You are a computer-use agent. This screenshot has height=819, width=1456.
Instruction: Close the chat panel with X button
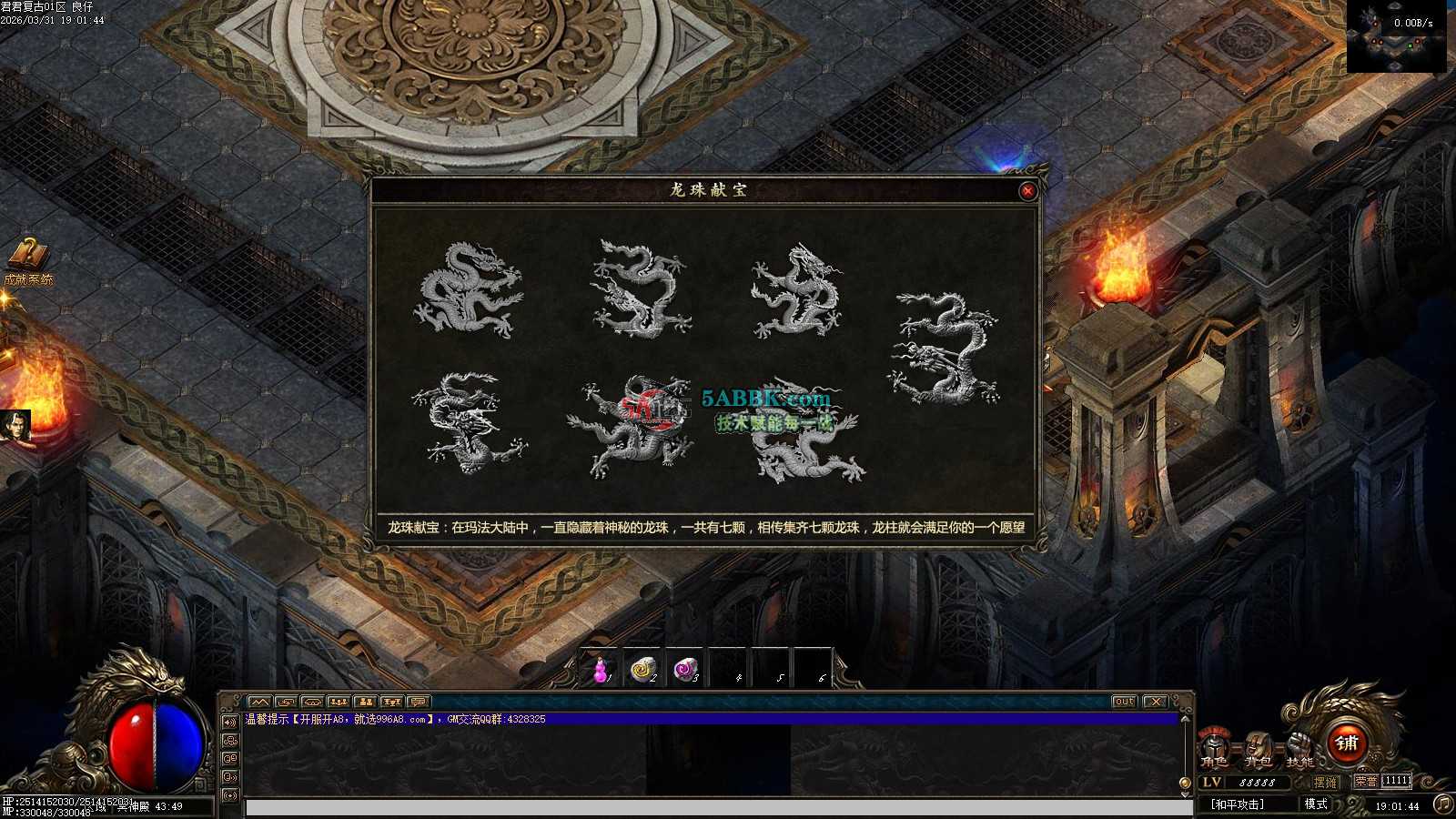point(1155,702)
